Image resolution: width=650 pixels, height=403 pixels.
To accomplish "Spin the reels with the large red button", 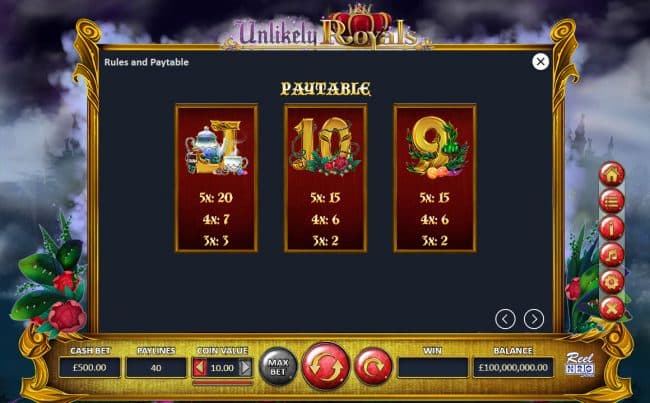I will 325,366.
